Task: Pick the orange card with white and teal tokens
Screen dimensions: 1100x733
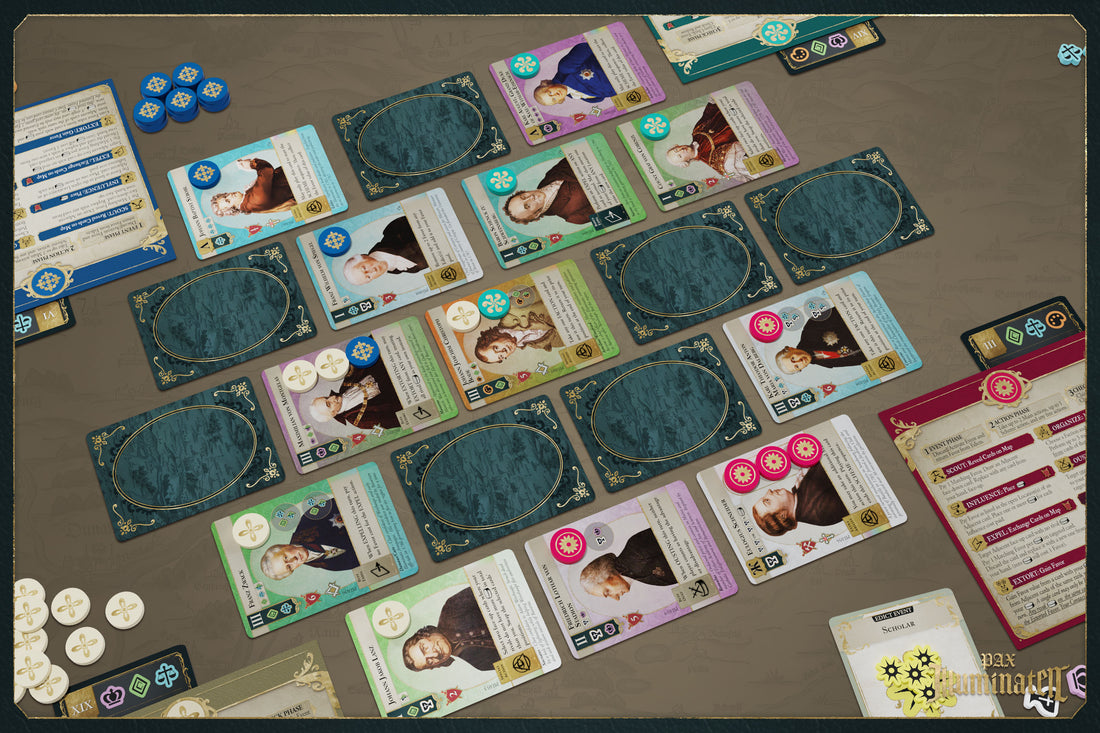Action: pyautogui.click(x=520, y=332)
